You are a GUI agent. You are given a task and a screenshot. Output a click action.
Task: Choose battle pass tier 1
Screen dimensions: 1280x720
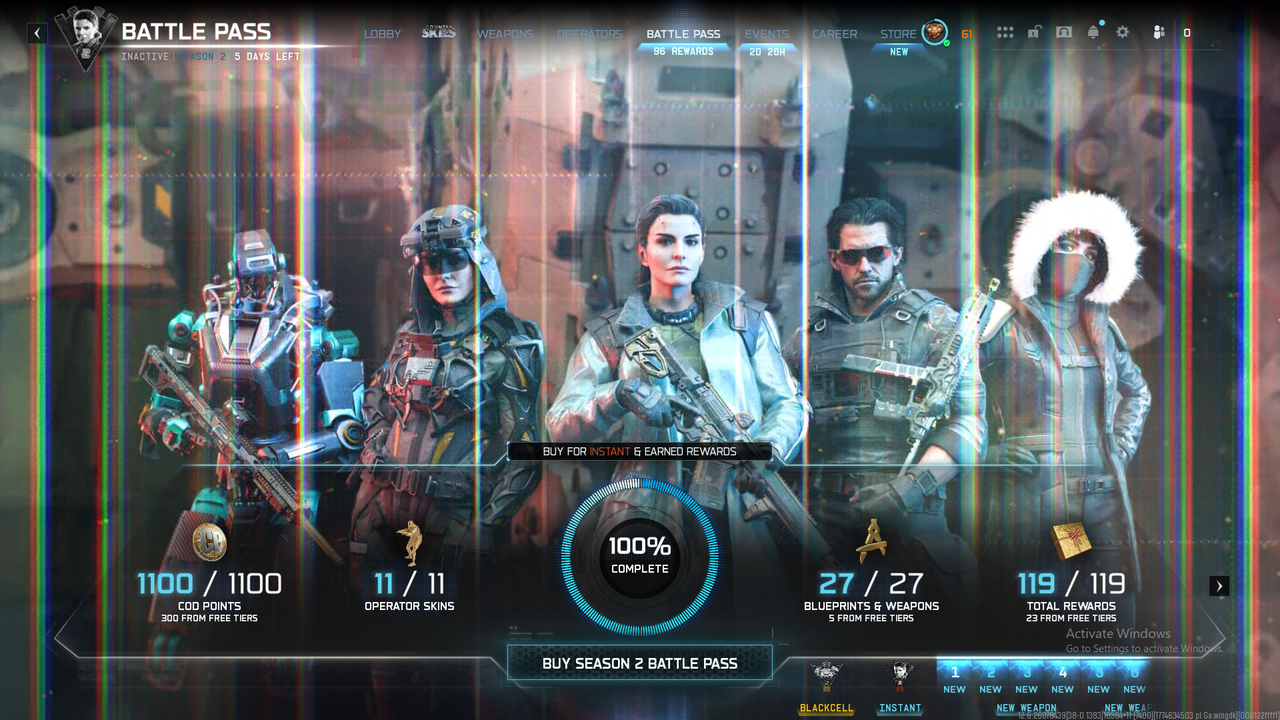[x=955, y=678]
